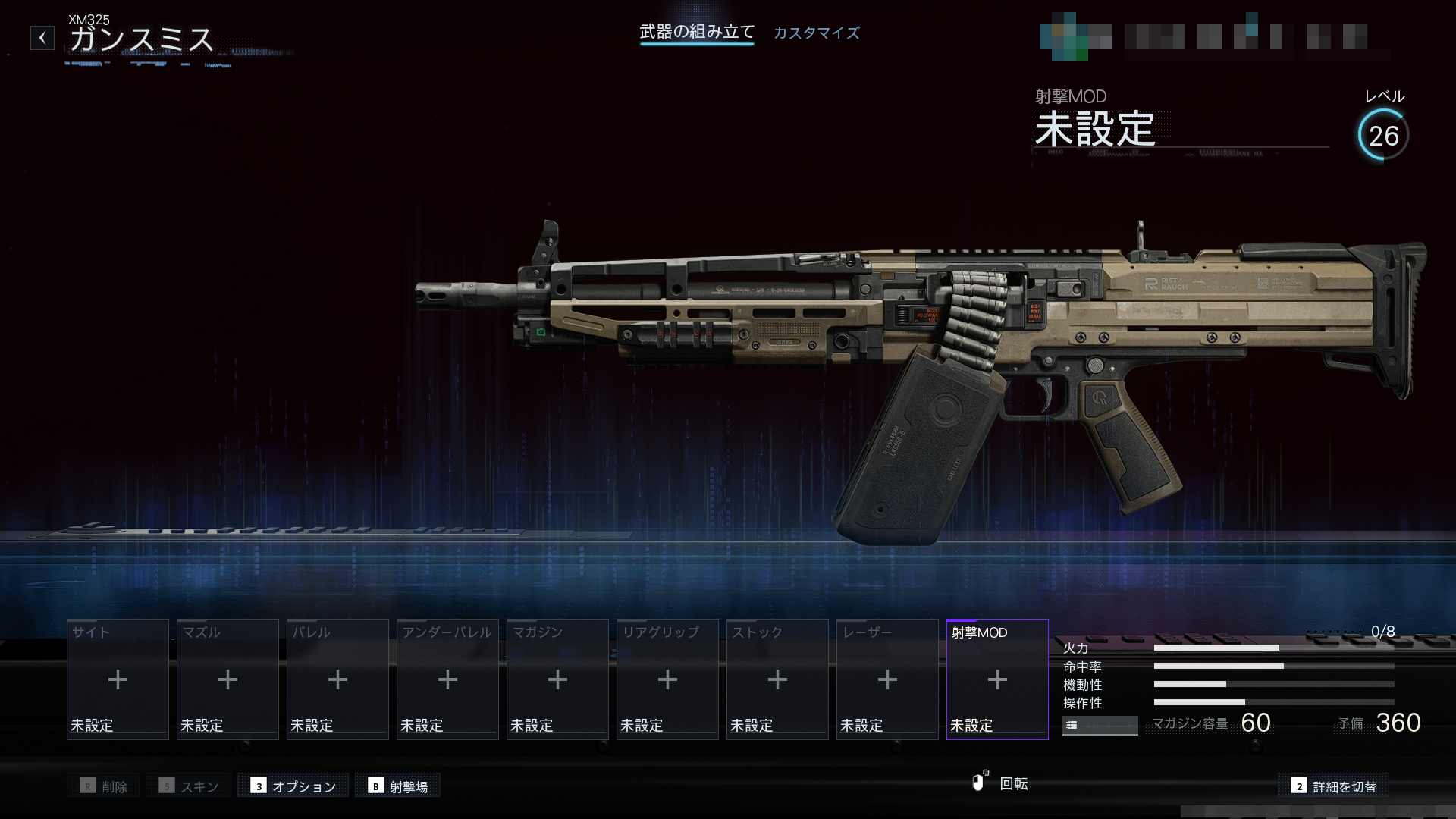Click the 削除 remove button

104,786
